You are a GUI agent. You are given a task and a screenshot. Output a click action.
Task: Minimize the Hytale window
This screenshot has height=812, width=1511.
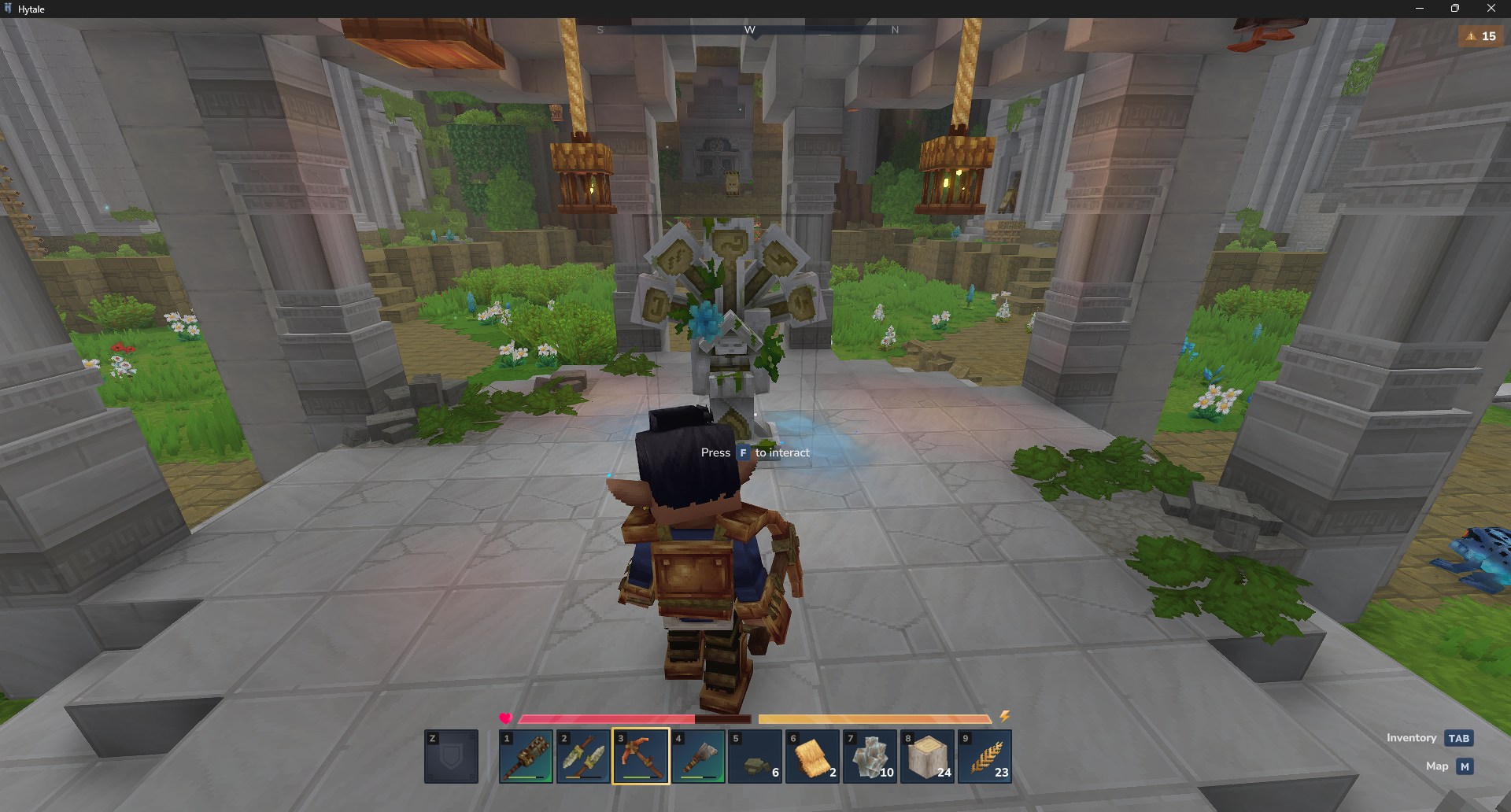[x=1419, y=9]
